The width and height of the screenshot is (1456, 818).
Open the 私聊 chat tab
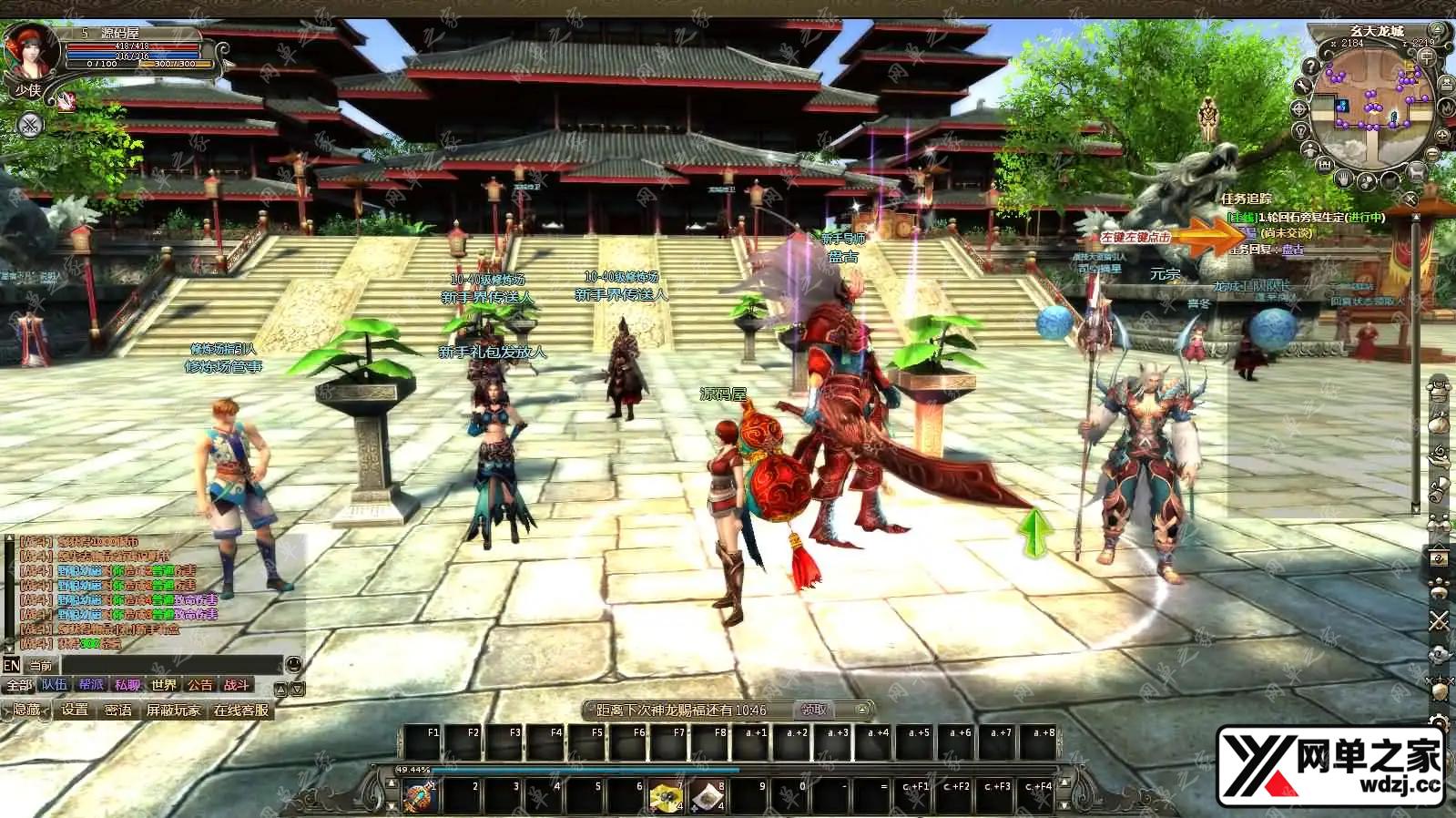coord(127,685)
